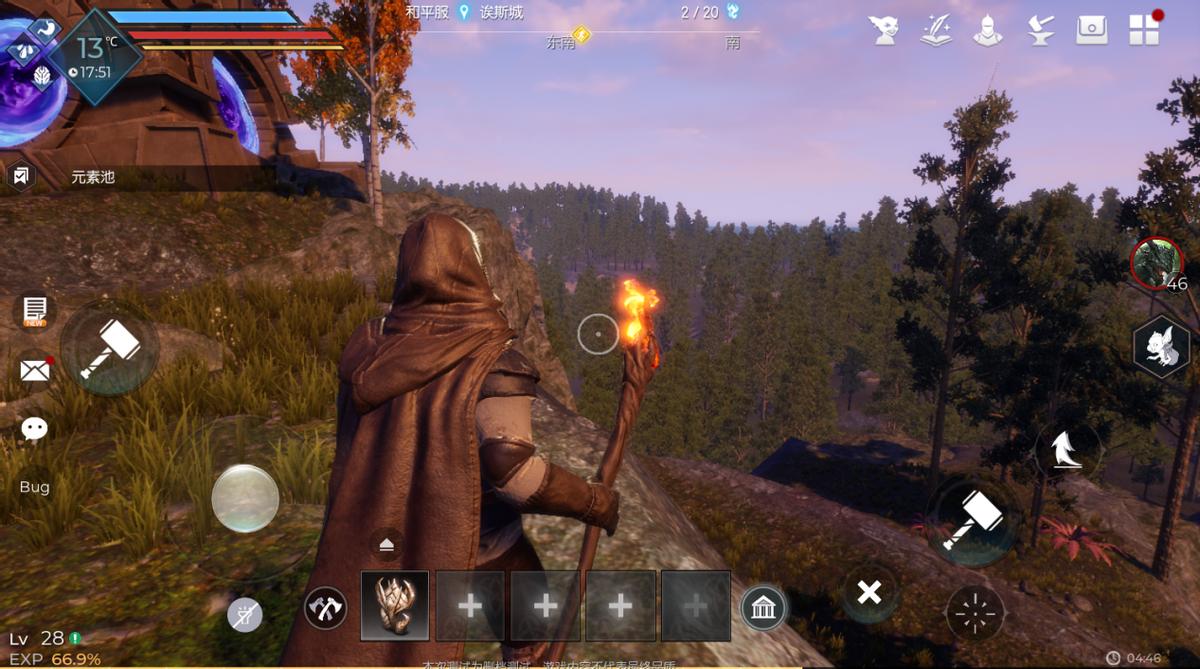Viewport: 1200px width, 669px height.
Task: Open the quill and book journal
Action: (936, 30)
